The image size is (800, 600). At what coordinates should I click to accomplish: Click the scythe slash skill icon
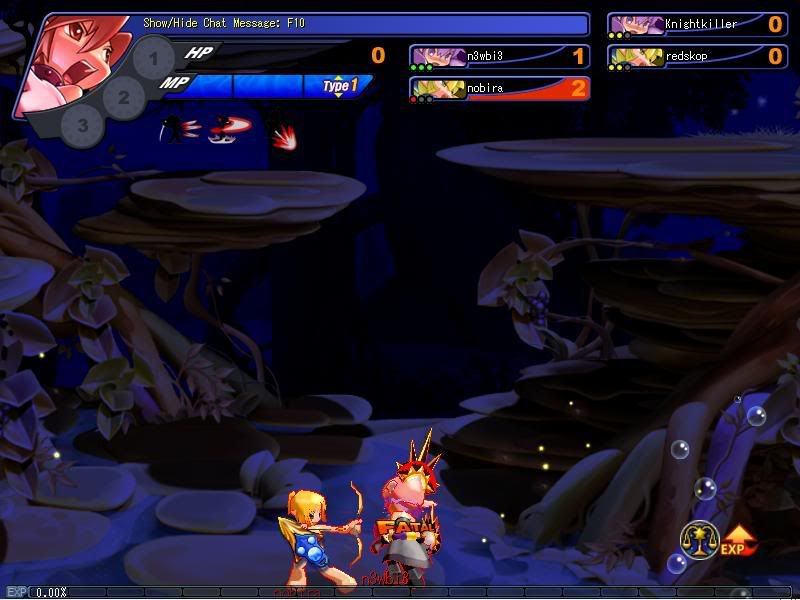point(181,130)
